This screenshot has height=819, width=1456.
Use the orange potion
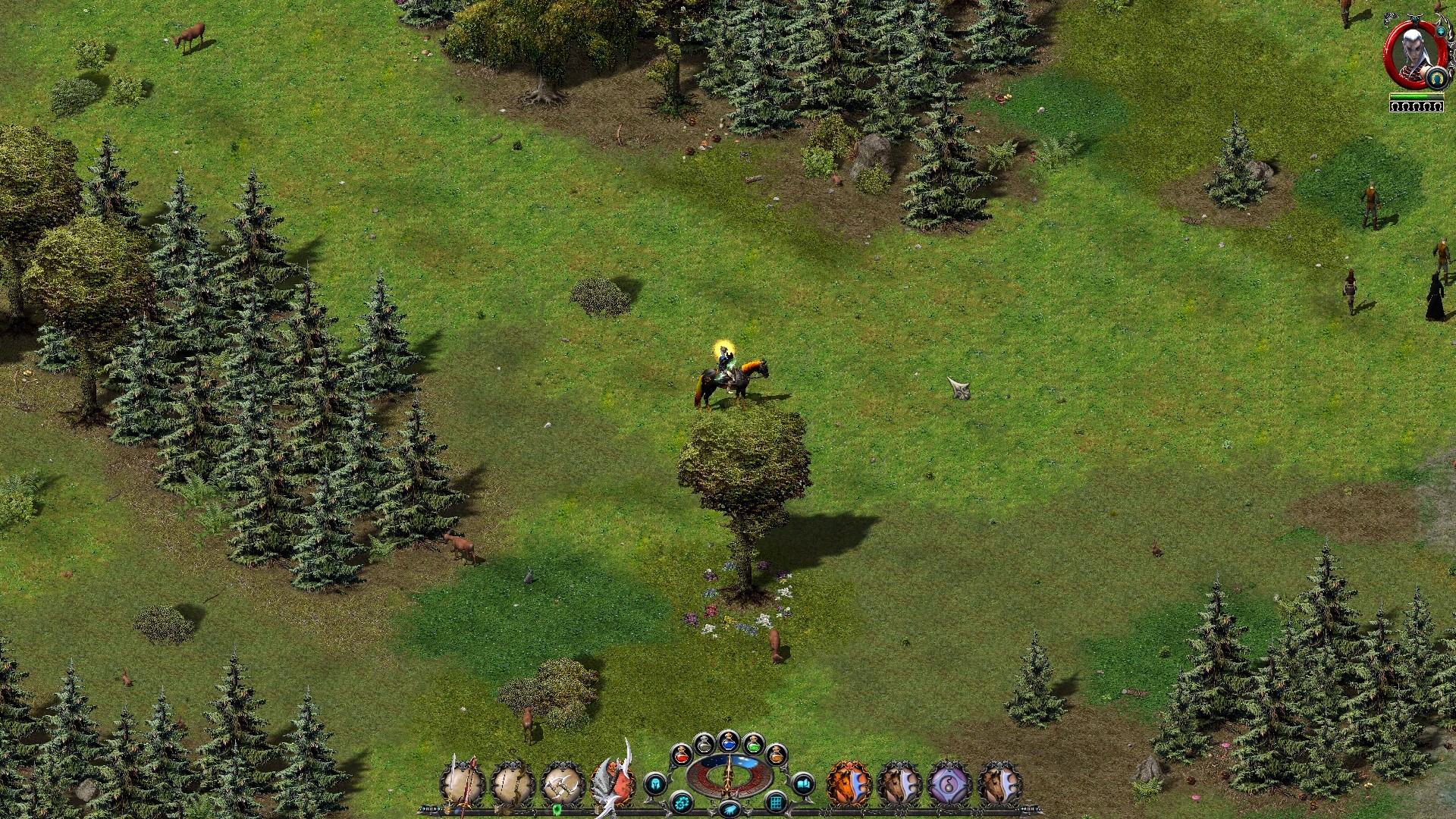pos(776,754)
